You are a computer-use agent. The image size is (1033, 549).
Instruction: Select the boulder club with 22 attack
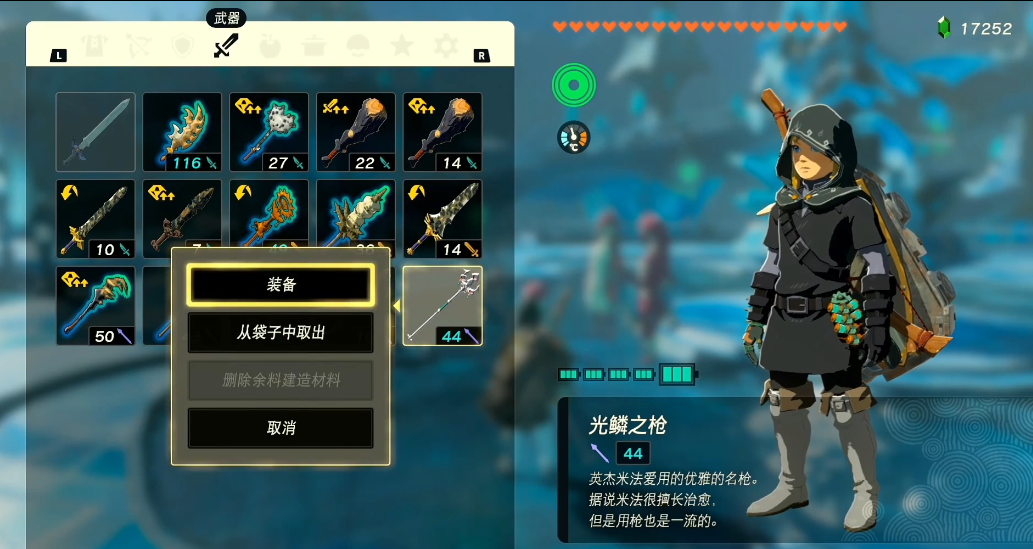tap(356, 132)
